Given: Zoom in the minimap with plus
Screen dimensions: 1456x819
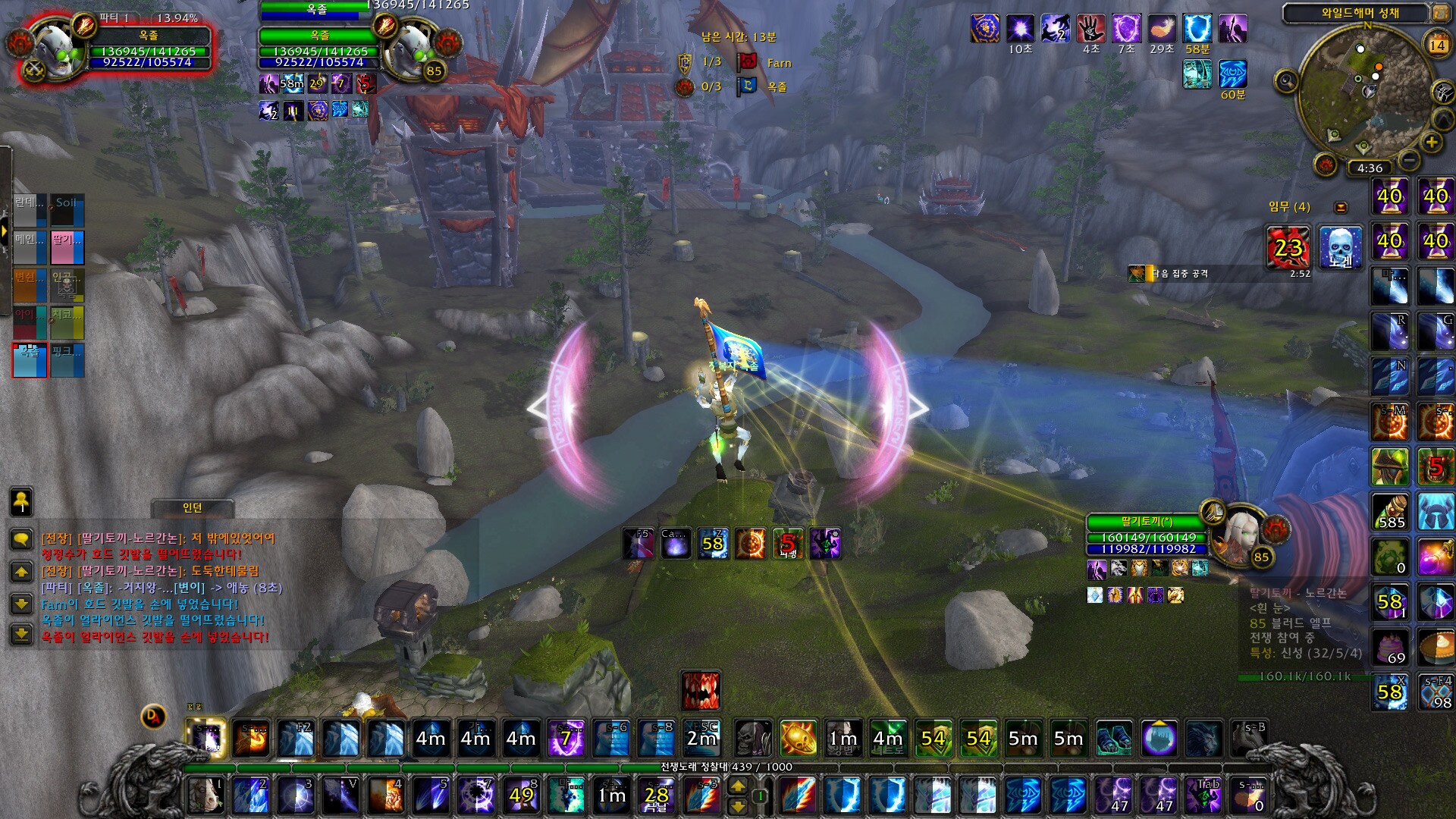Looking at the screenshot, I should coord(1431,142).
